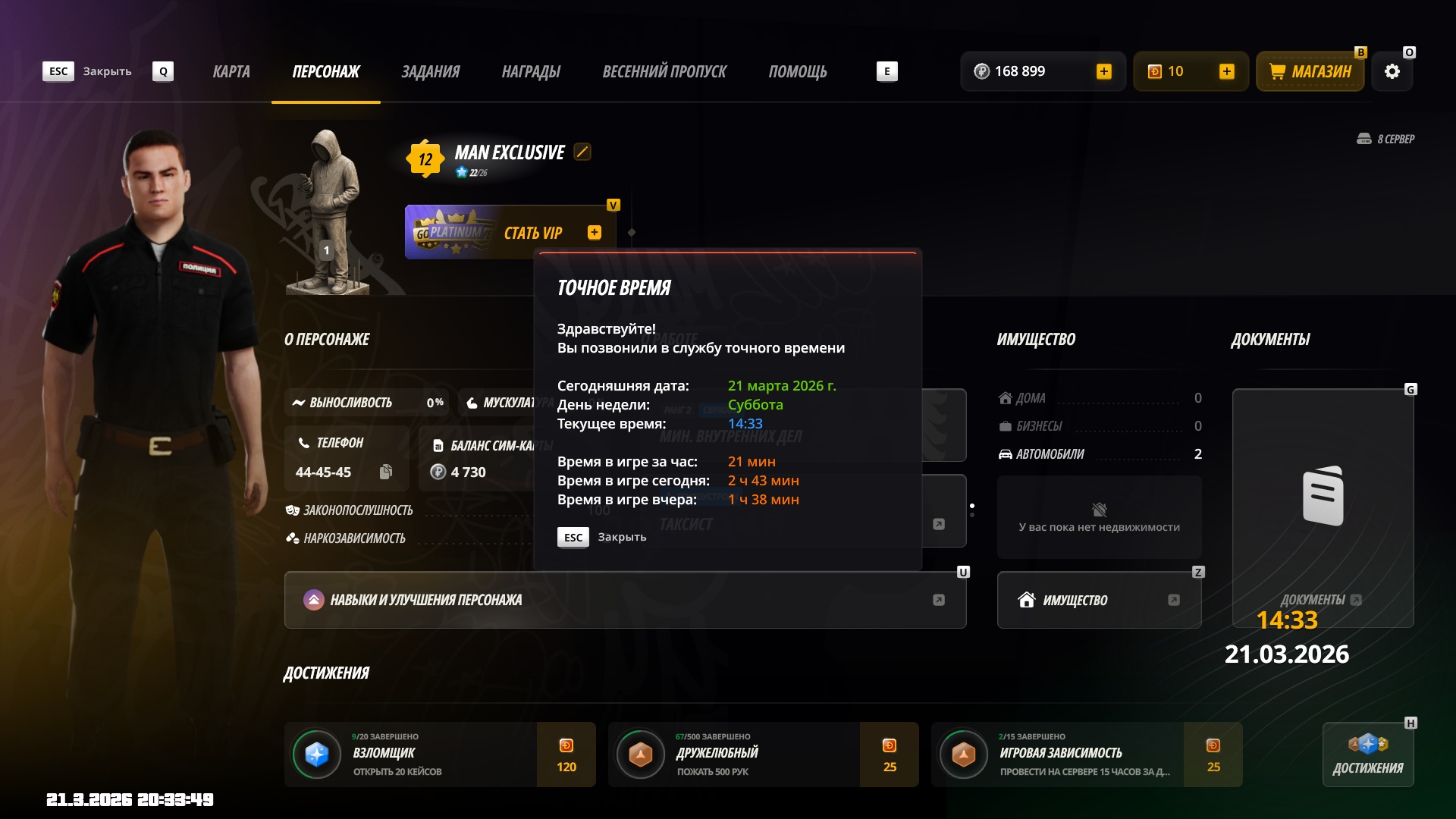
Task: Copy phone number 44-45-45
Action: 386,472
